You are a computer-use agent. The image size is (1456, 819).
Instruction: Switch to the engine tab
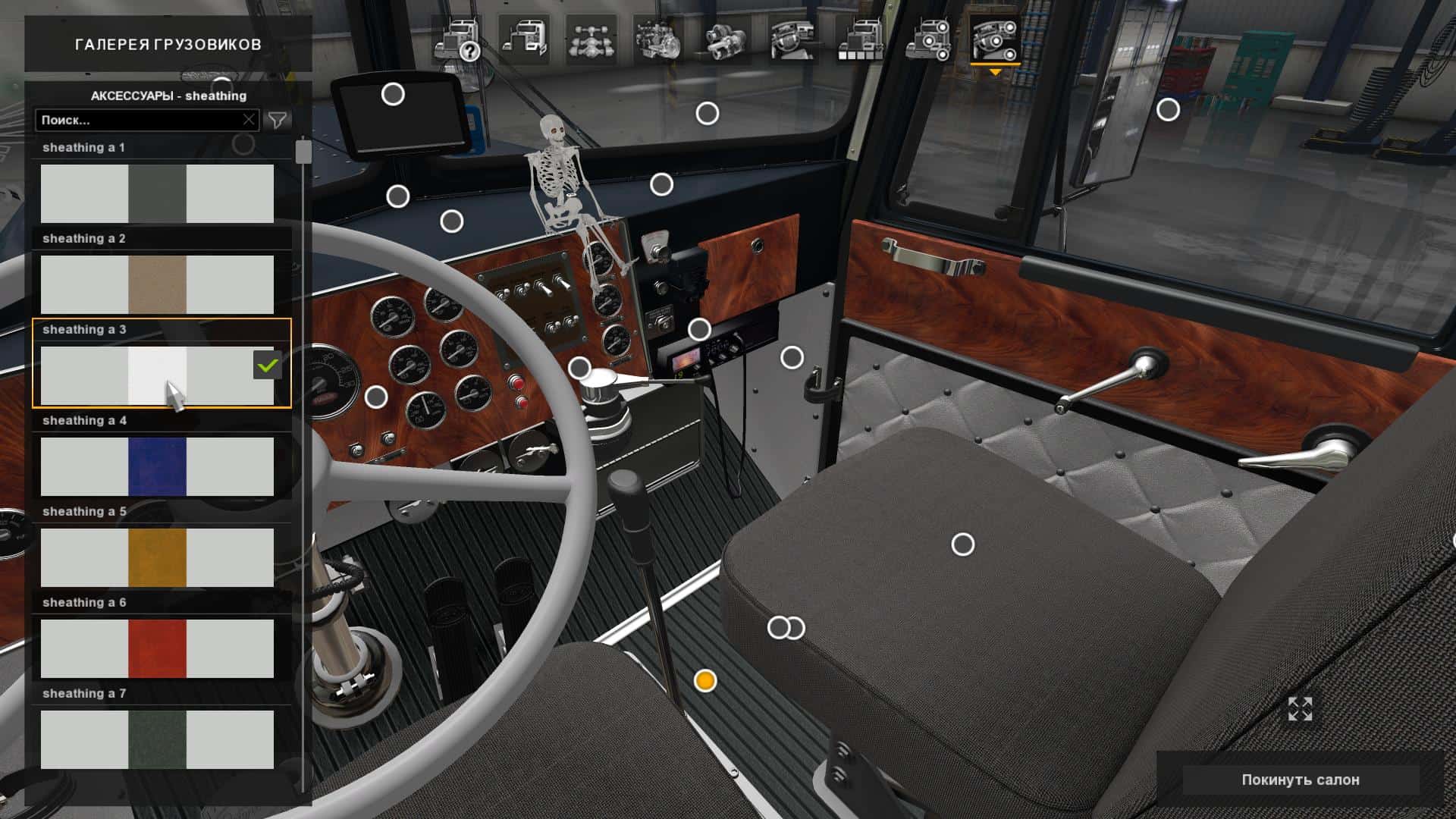(657, 39)
